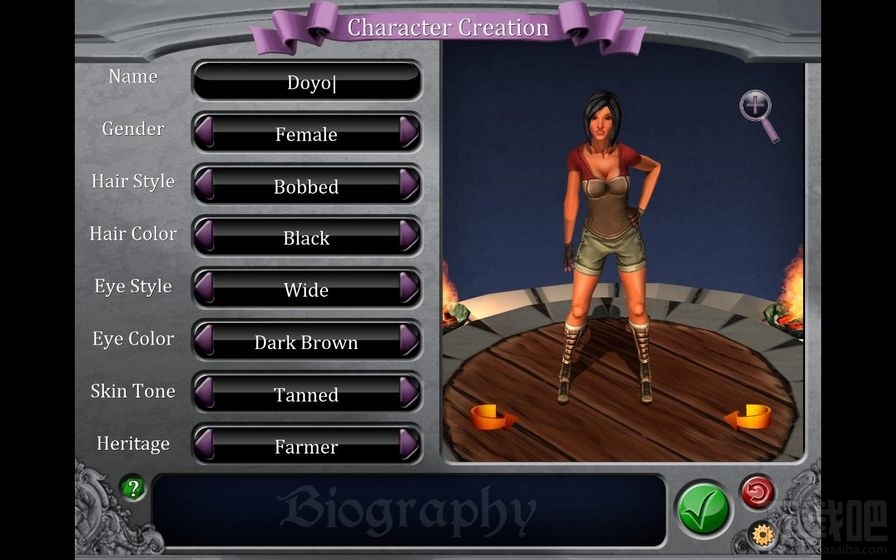This screenshot has height=560, width=896.
Task: Rotate character using the left orange arrow
Action: point(493,416)
